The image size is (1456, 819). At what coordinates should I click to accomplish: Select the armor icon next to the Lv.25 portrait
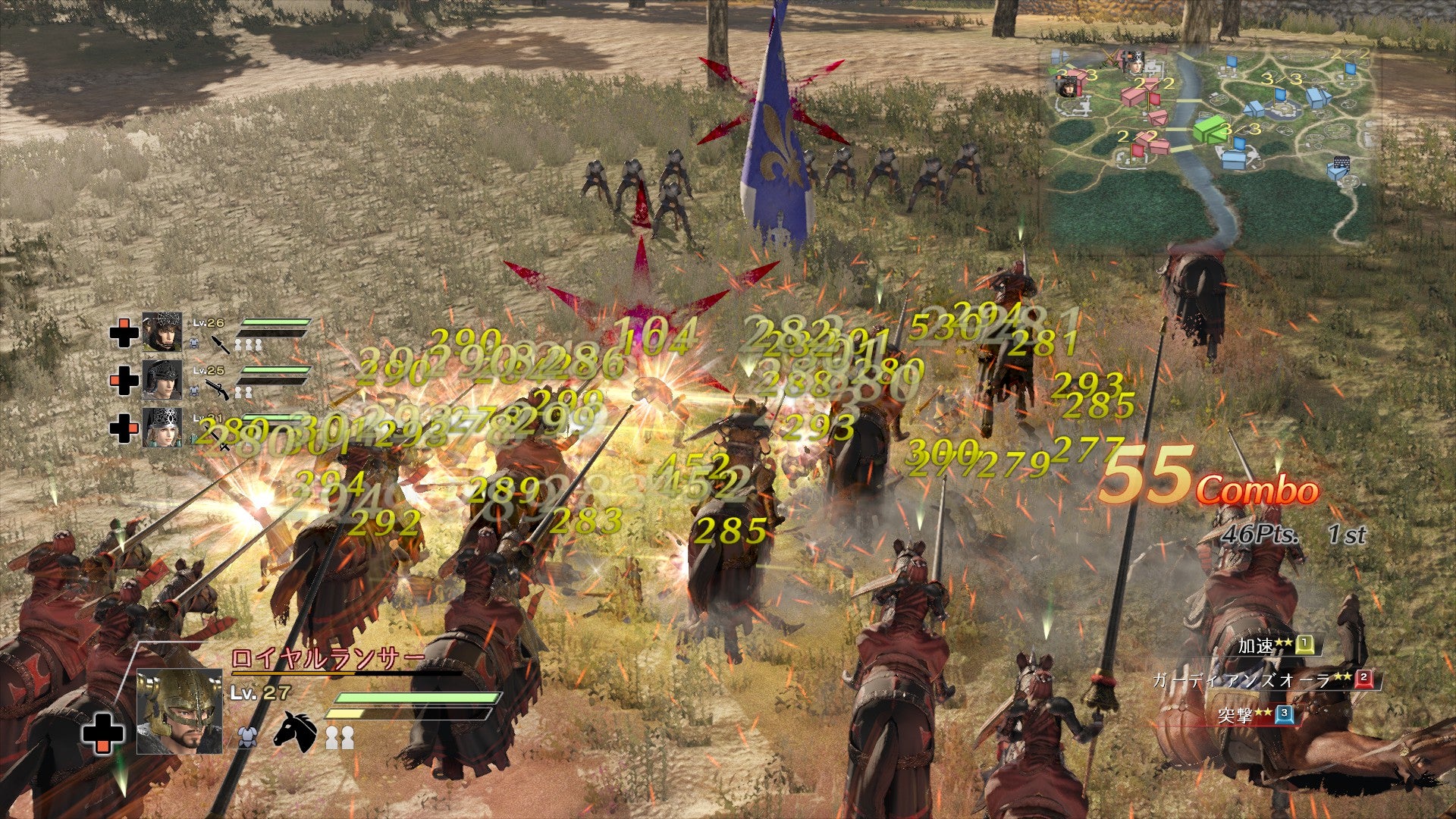pos(193,390)
